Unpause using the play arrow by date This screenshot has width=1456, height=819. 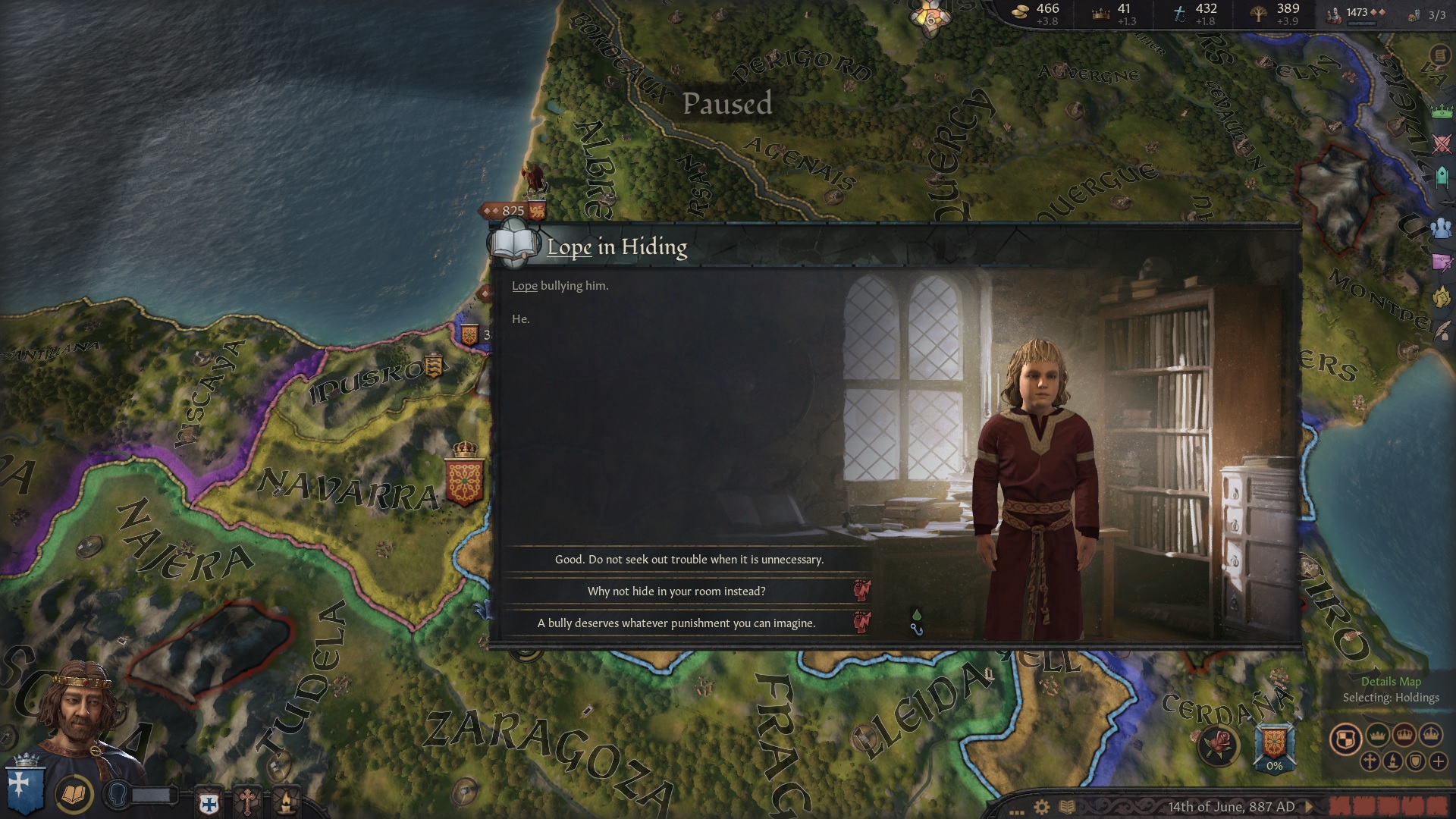(1309, 807)
